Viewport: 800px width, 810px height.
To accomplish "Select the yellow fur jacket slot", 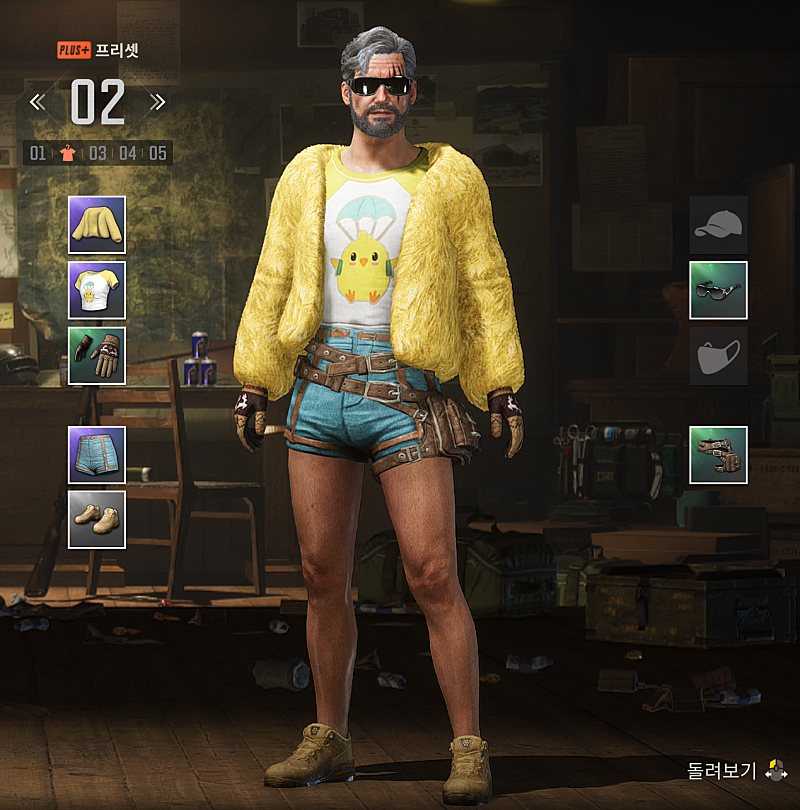I will (97, 225).
